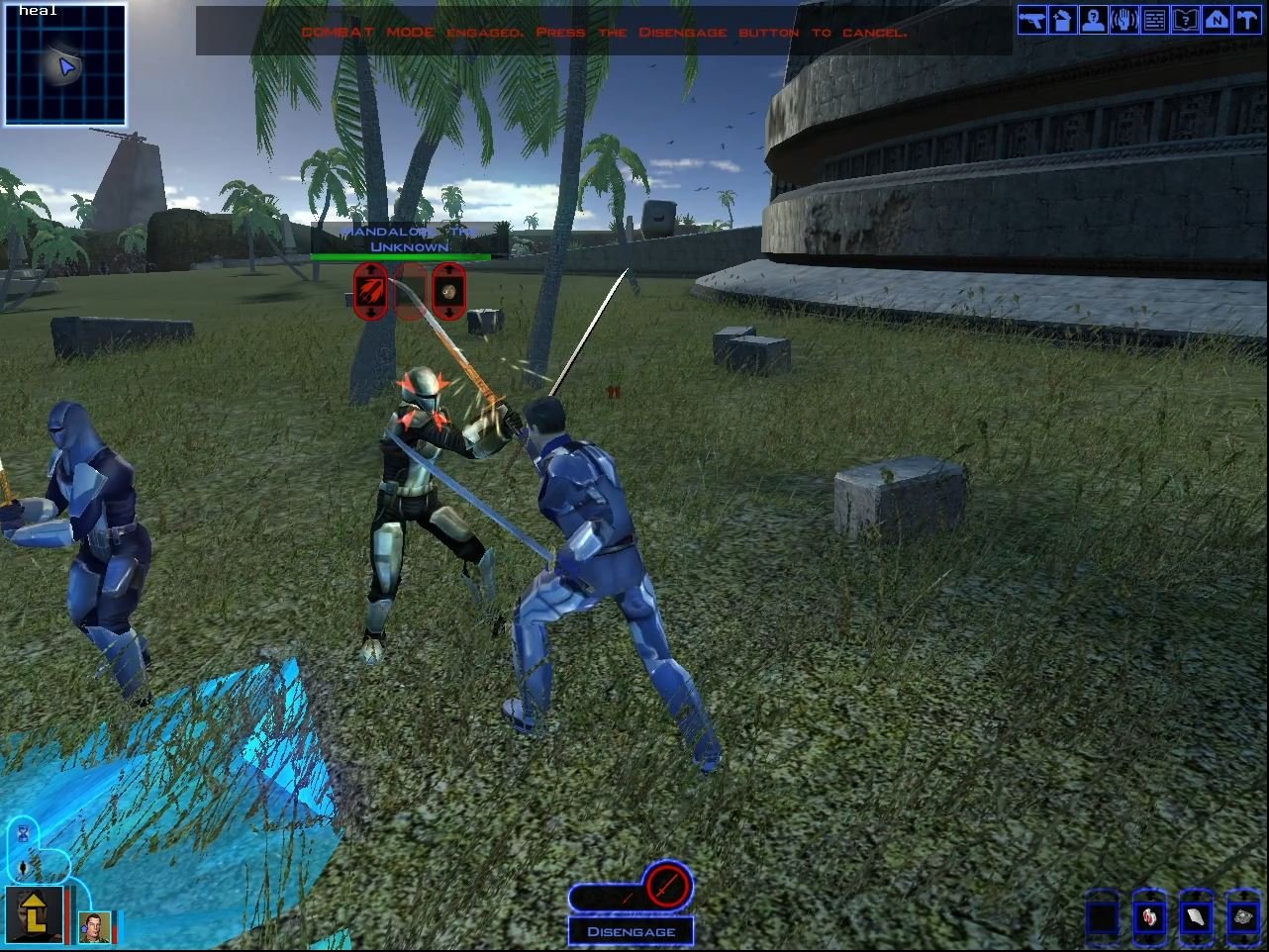Click Mandalore The Unknown's name plate
The height and width of the screenshot is (952, 1269).
click(x=406, y=238)
